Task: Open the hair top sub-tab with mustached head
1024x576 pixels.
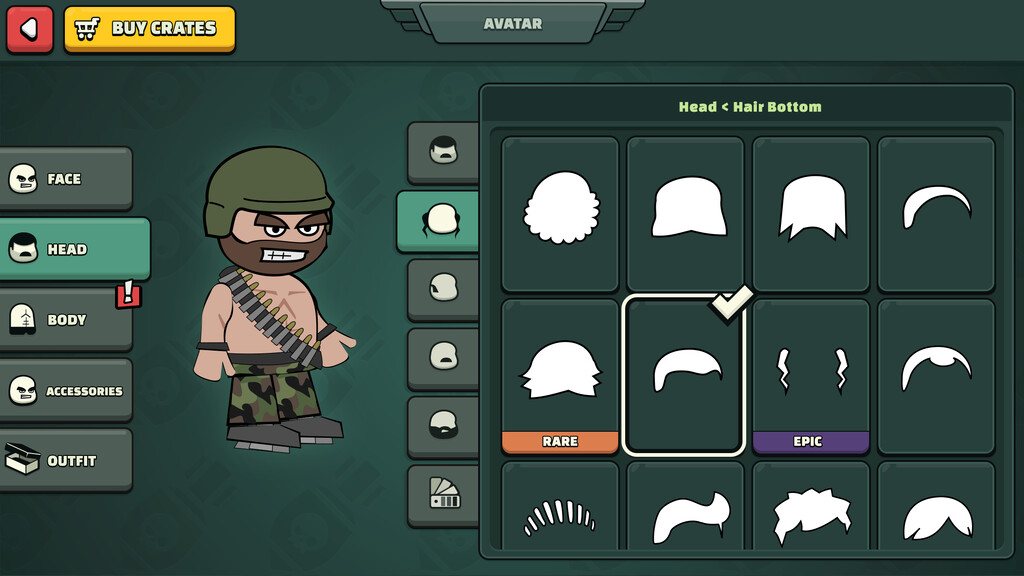Action: coord(443,152)
